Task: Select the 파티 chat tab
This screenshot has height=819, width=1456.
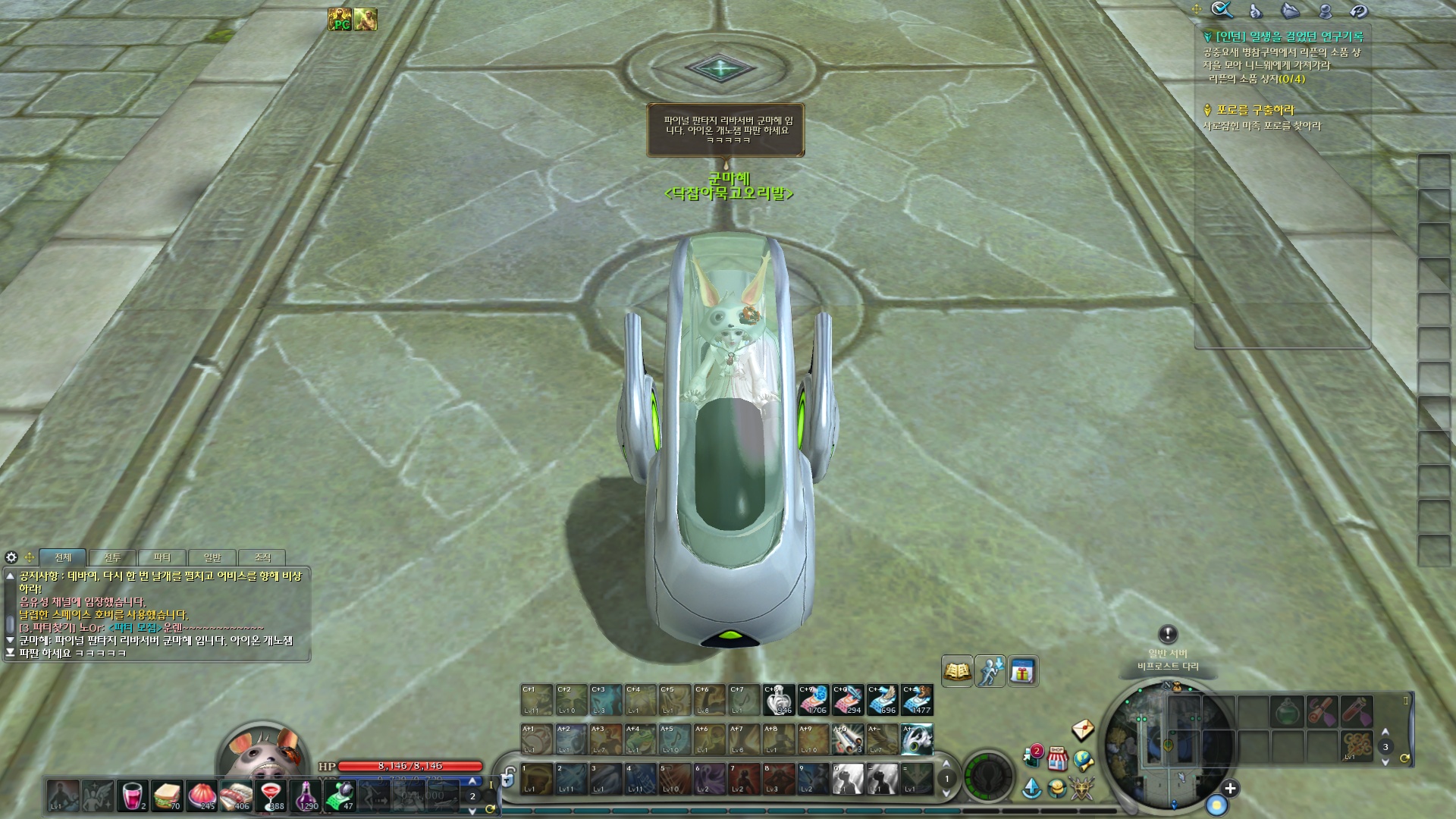Action: click(x=162, y=557)
